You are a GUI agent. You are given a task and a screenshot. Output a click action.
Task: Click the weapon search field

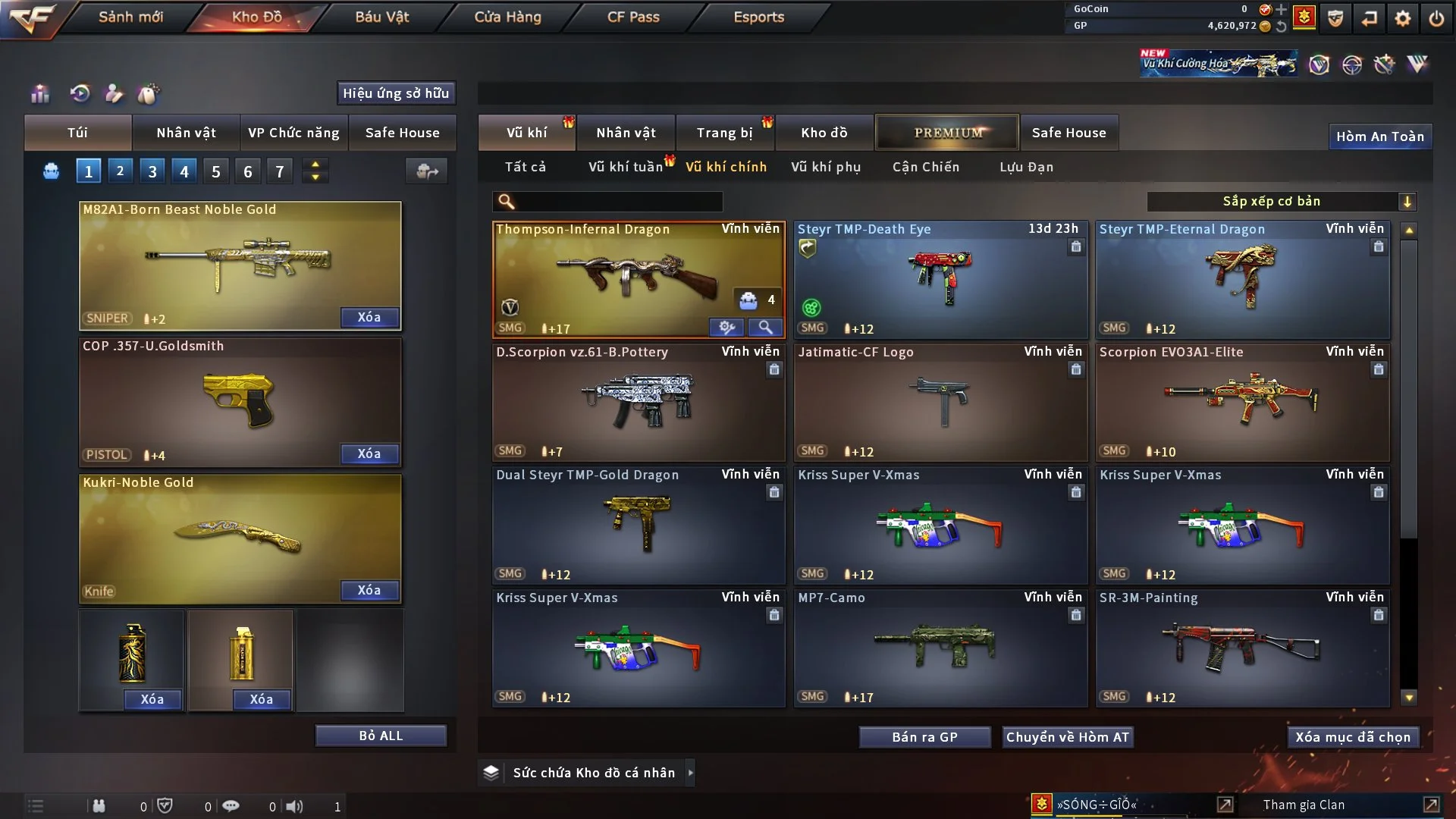618,202
